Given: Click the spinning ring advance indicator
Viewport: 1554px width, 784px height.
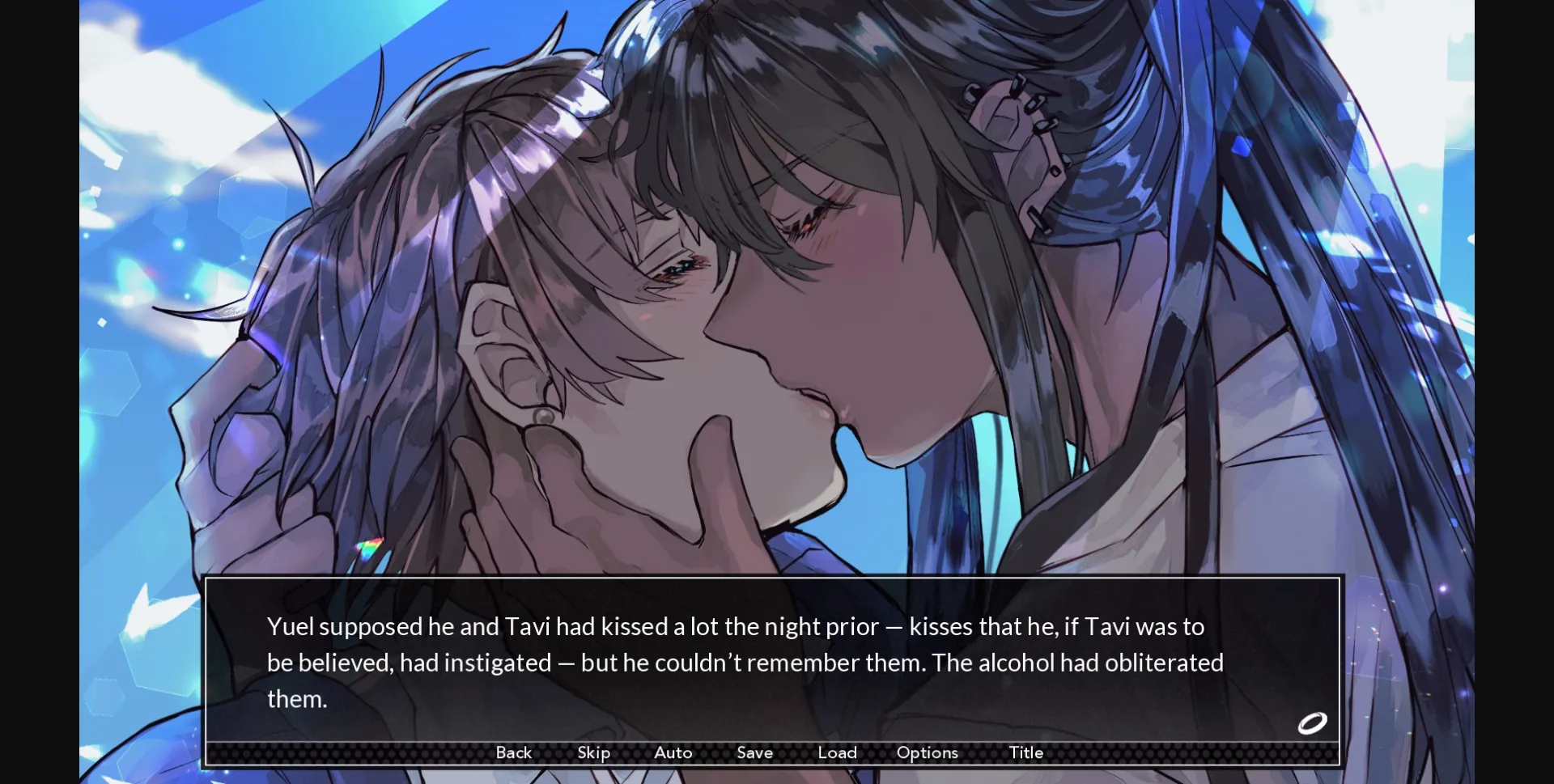Looking at the screenshot, I should [x=1311, y=723].
